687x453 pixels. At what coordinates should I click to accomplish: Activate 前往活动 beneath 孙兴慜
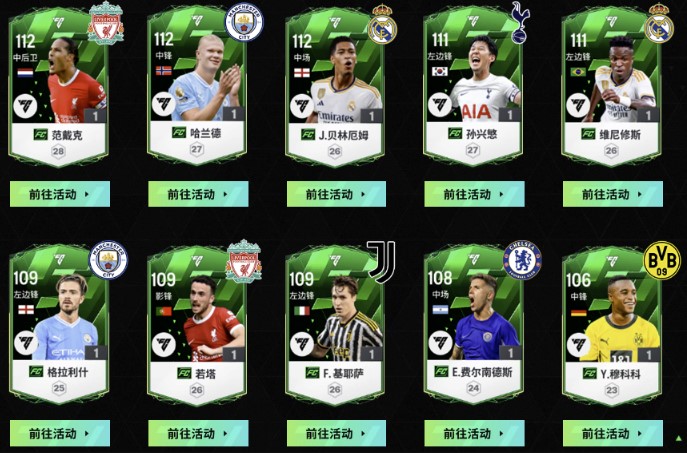coord(474,194)
